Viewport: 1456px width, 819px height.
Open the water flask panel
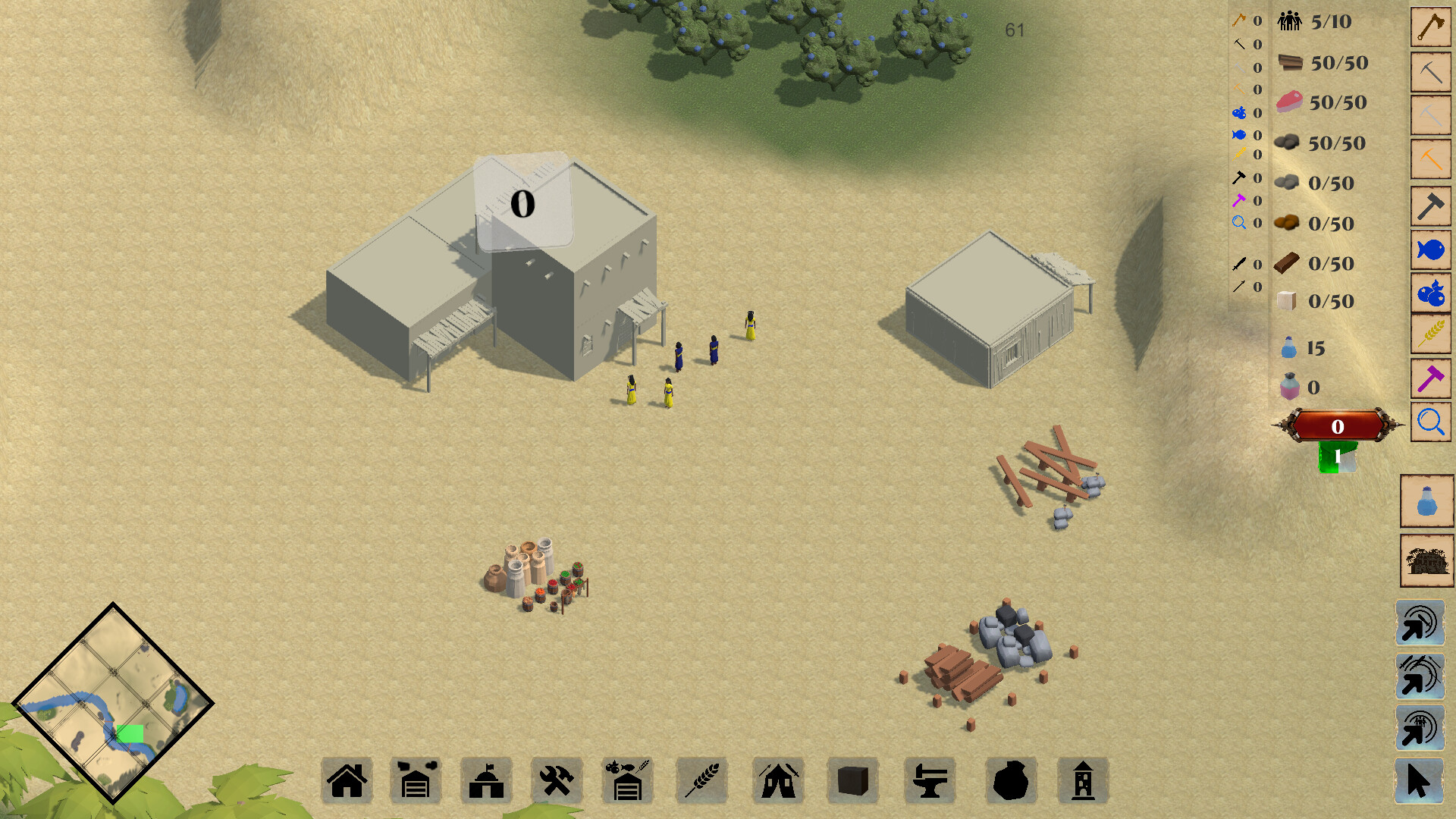[1426, 502]
